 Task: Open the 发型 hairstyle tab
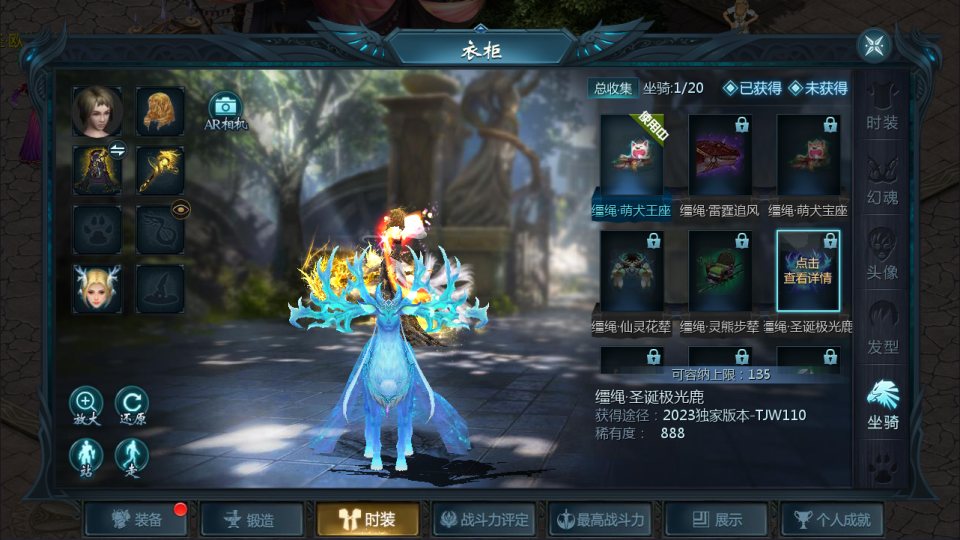[x=882, y=332]
